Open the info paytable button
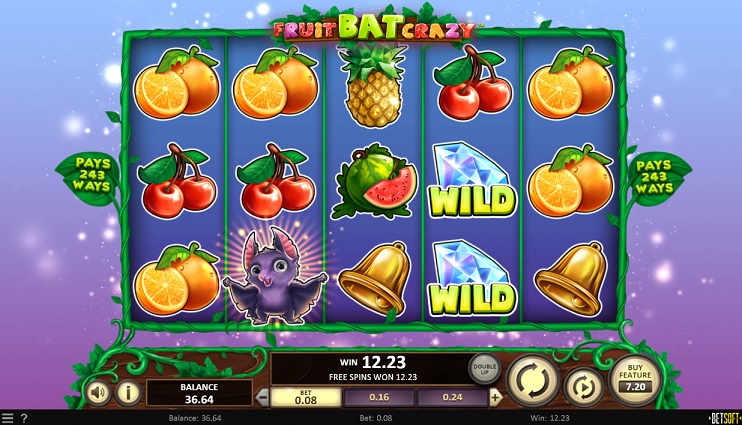The image size is (742, 425). pos(128,391)
